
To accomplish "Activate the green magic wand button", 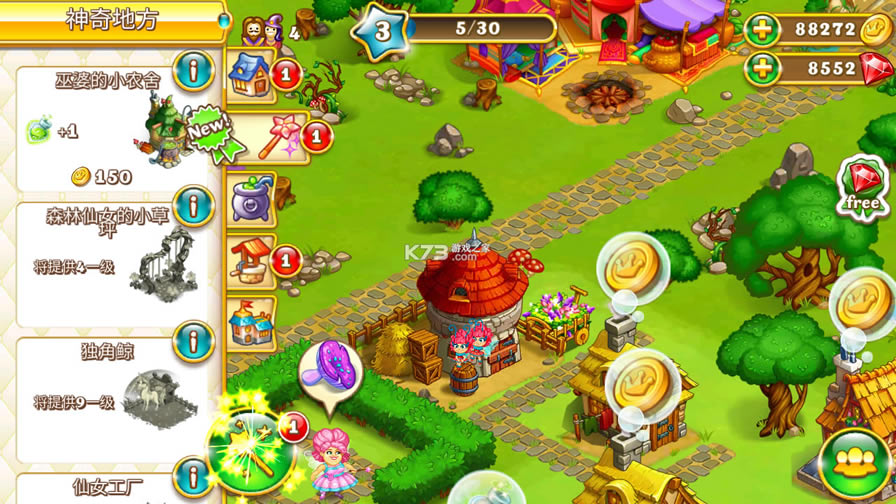I will coord(250,448).
